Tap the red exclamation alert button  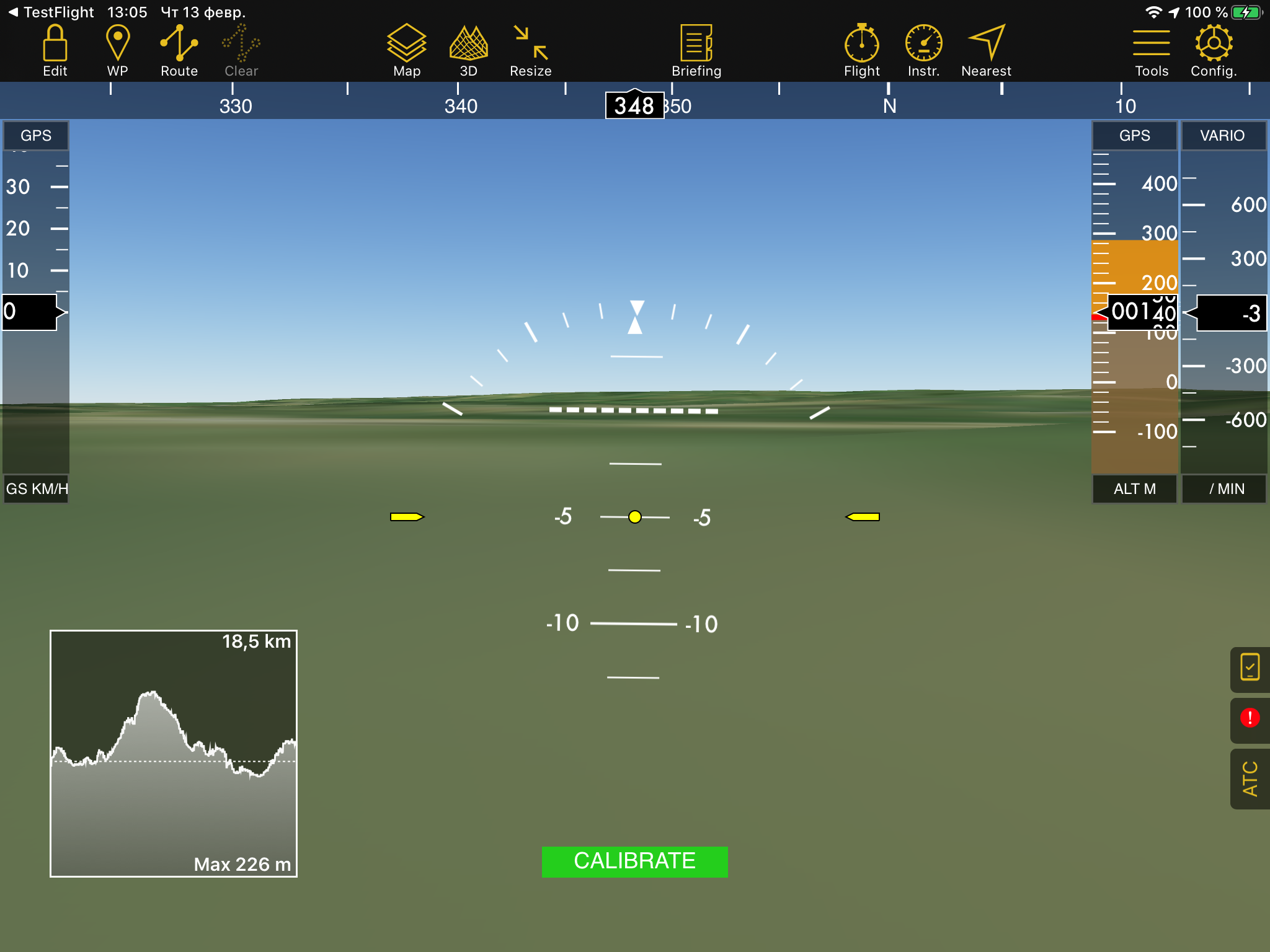tap(1250, 718)
